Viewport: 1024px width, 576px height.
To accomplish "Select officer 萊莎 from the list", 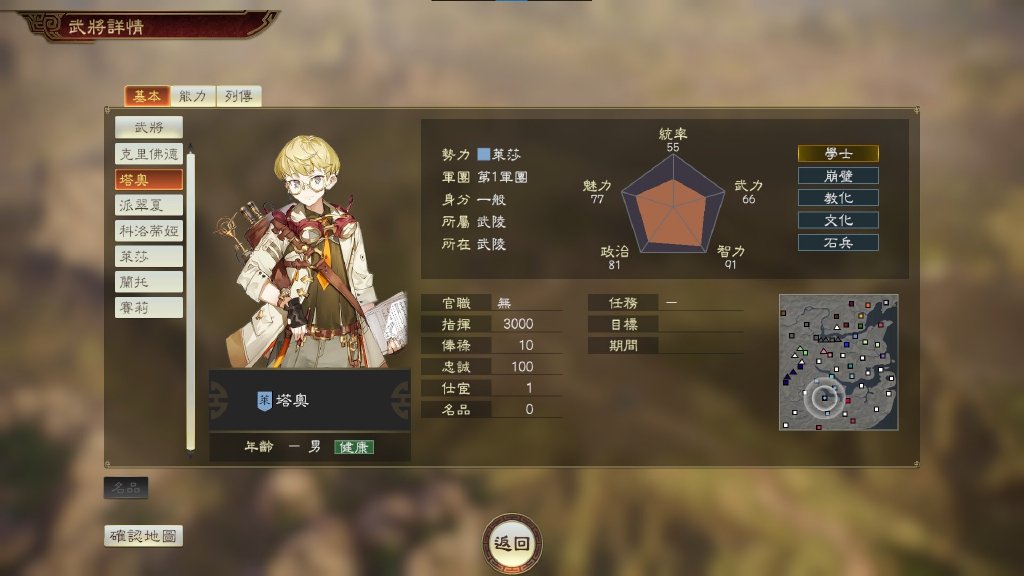I will pyautogui.click(x=148, y=256).
